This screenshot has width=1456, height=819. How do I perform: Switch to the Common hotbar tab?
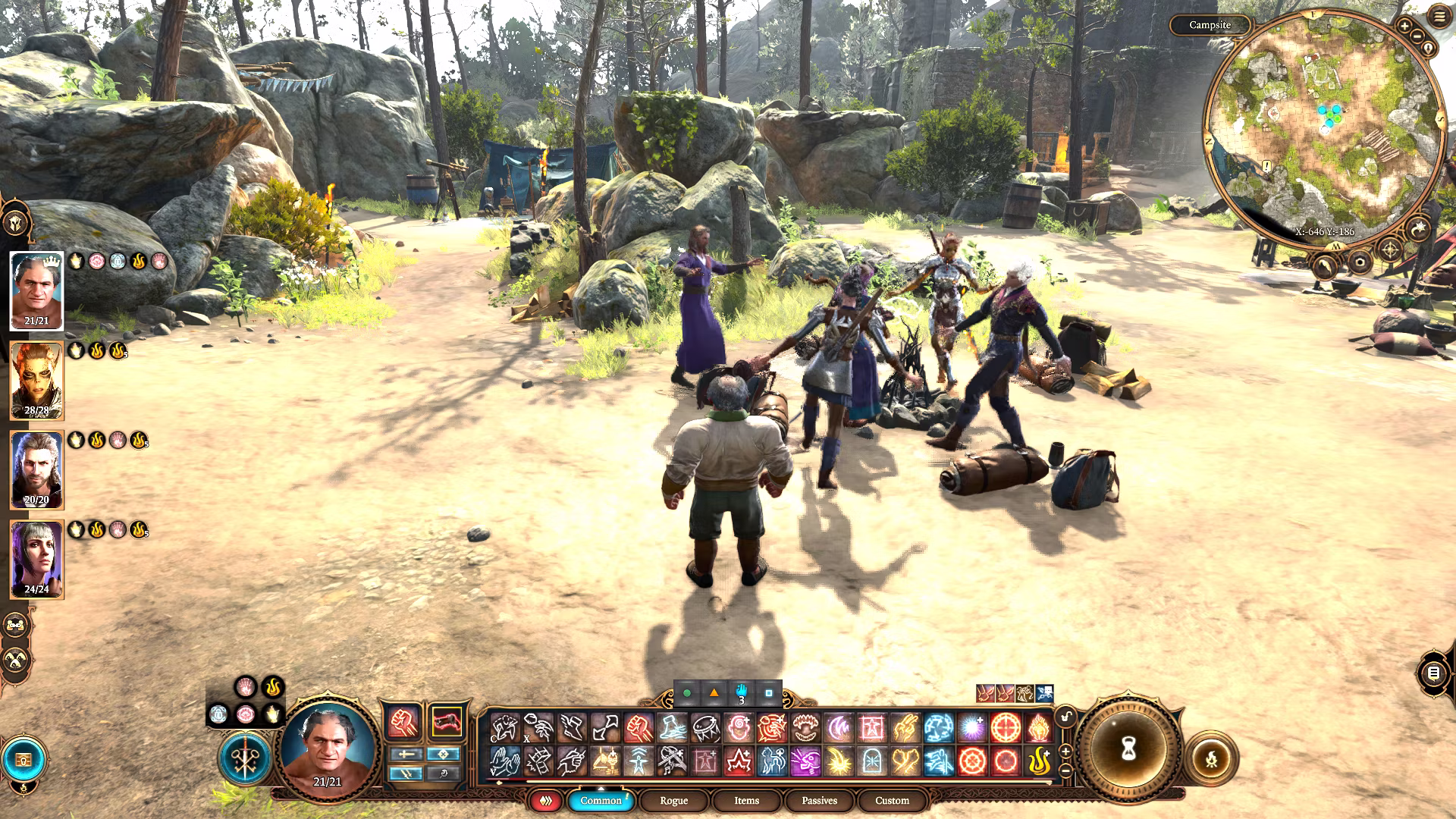[601, 801]
